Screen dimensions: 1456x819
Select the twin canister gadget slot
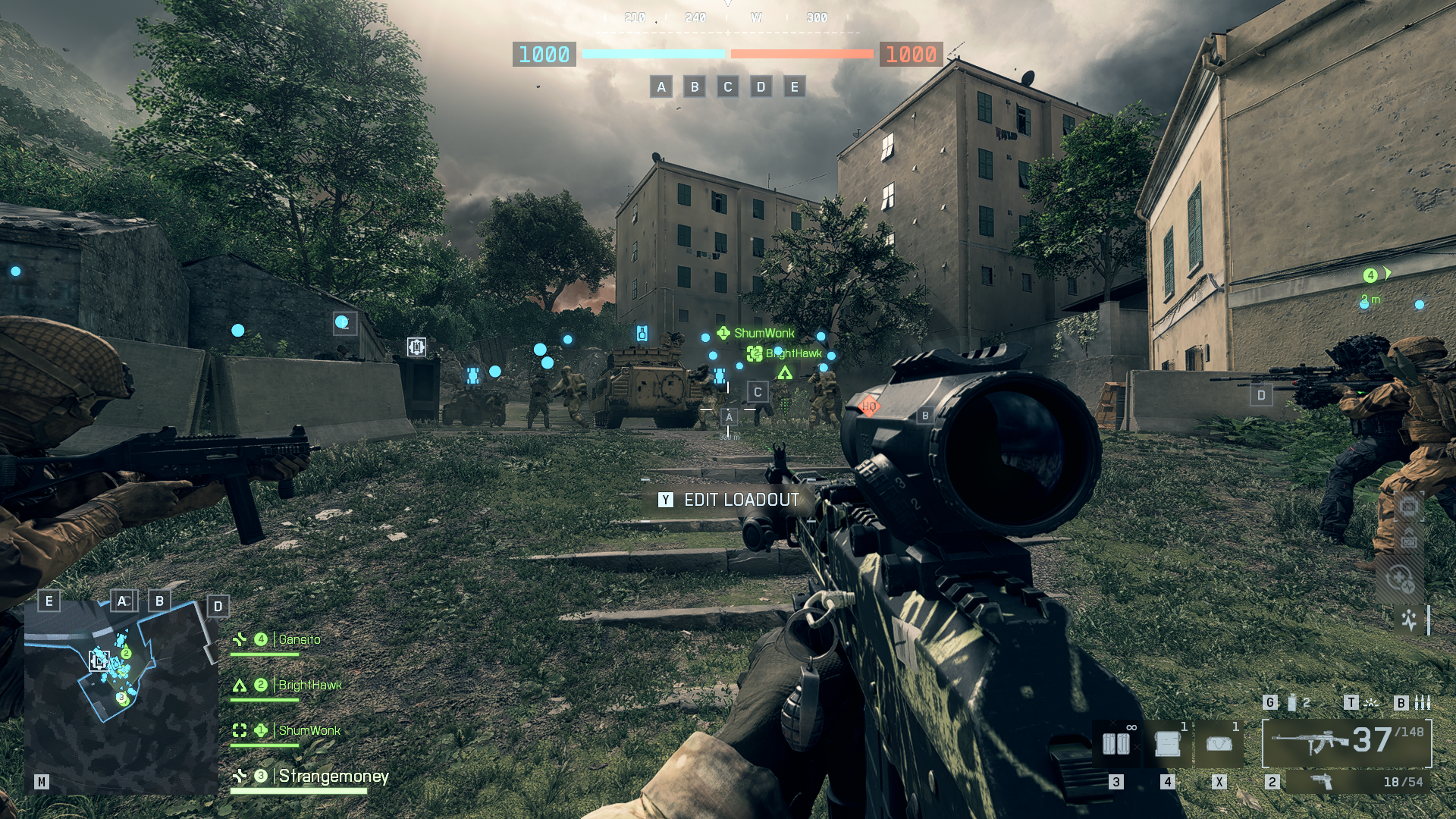tap(1116, 745)
